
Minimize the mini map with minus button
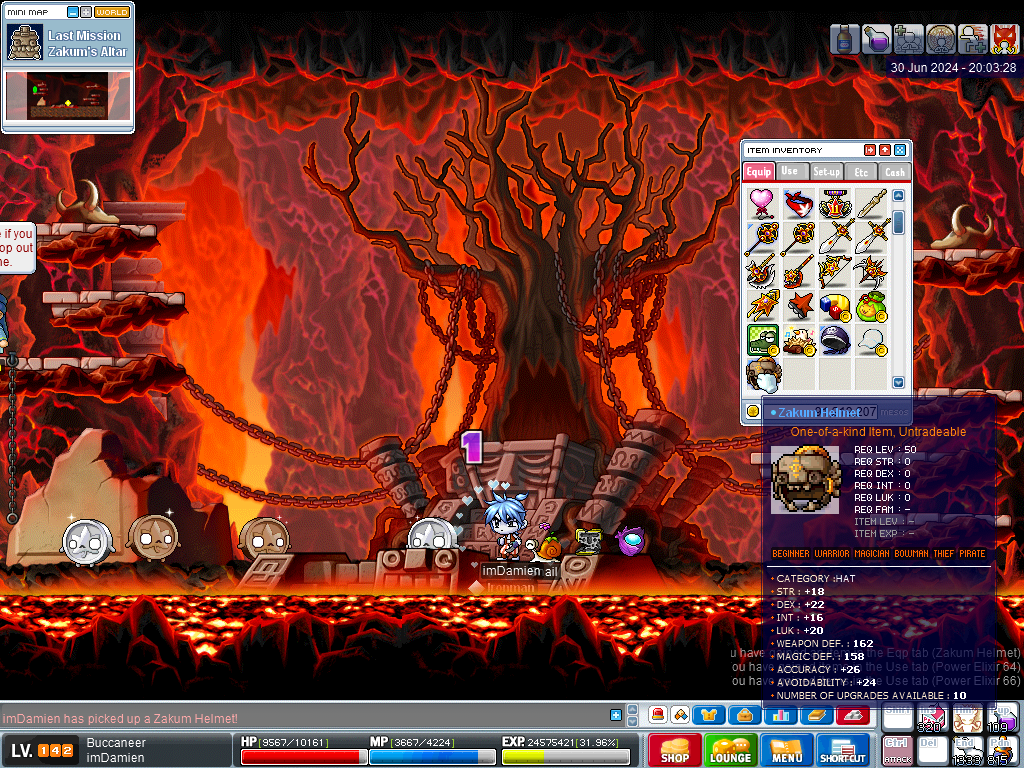click(73, 12)
